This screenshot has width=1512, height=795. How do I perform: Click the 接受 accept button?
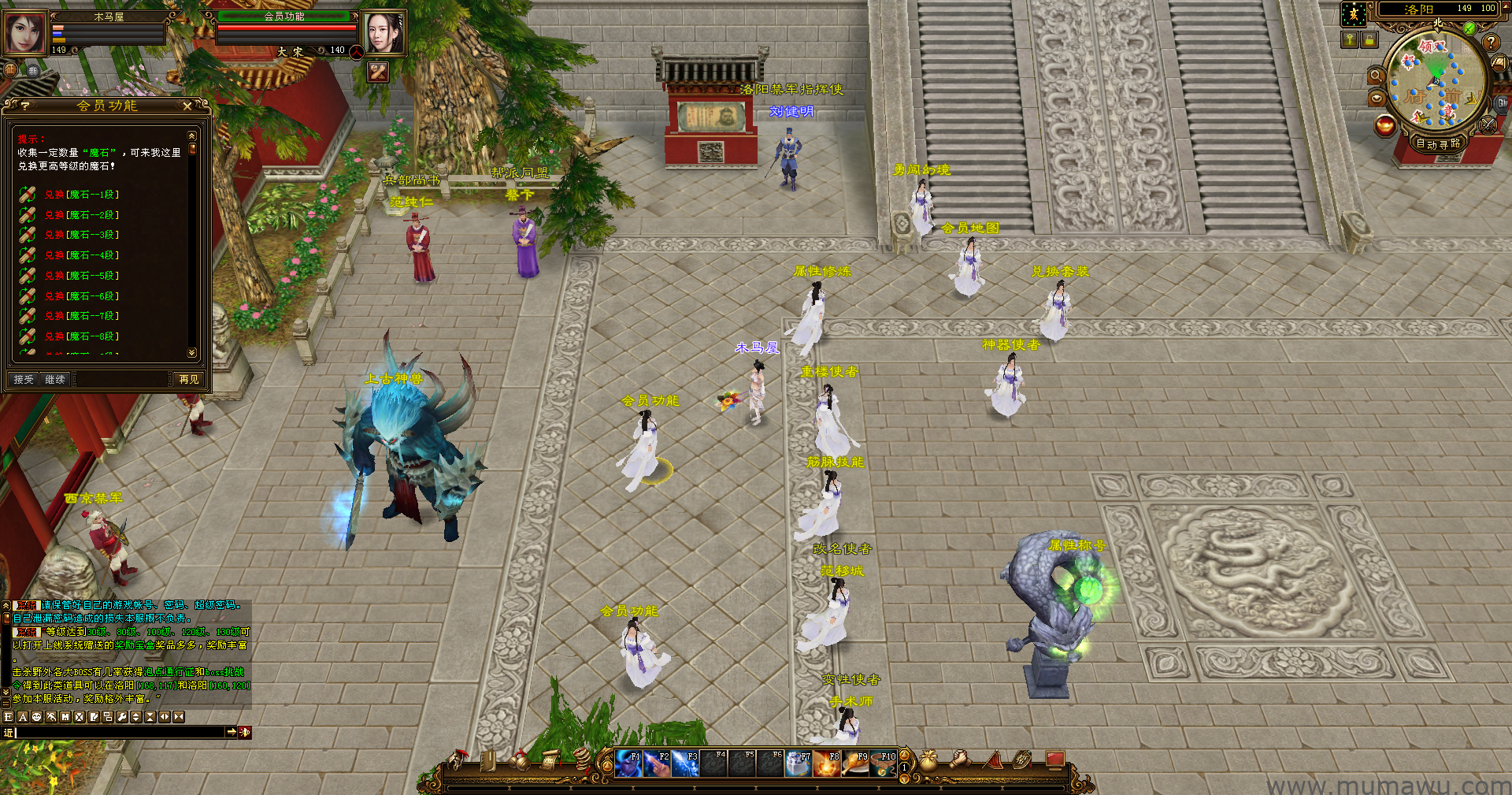(24, 380)
